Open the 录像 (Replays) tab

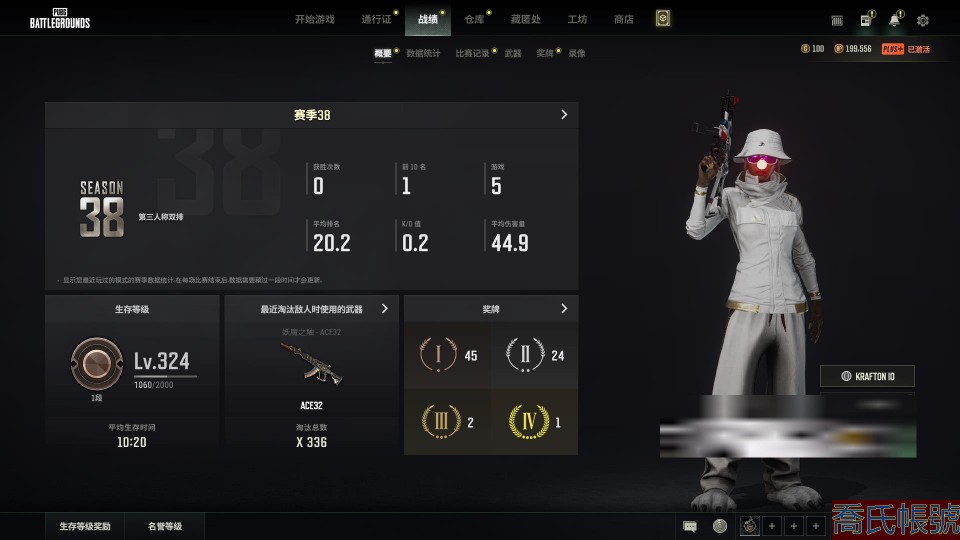[577, 53]
